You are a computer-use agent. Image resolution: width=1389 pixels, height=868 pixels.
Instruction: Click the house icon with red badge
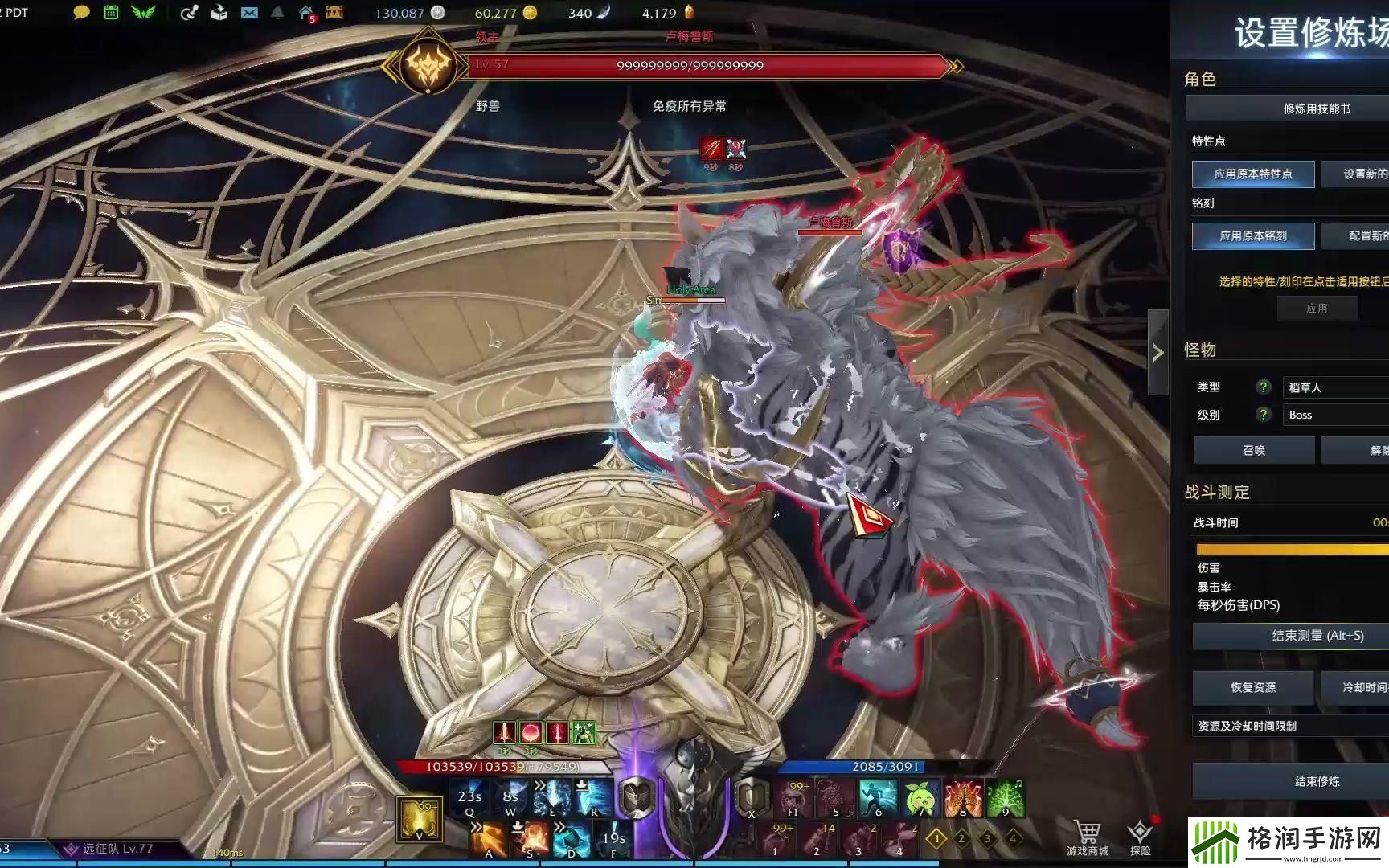(x=306, y=13)
